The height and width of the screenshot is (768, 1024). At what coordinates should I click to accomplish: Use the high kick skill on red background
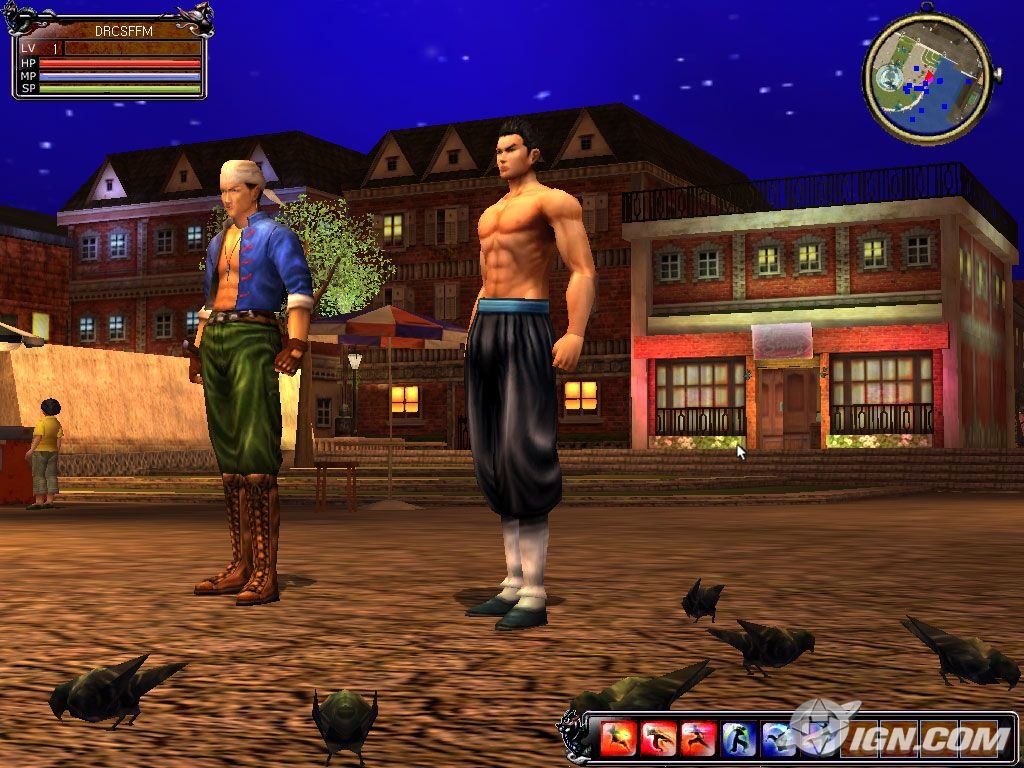pos(658,738)
